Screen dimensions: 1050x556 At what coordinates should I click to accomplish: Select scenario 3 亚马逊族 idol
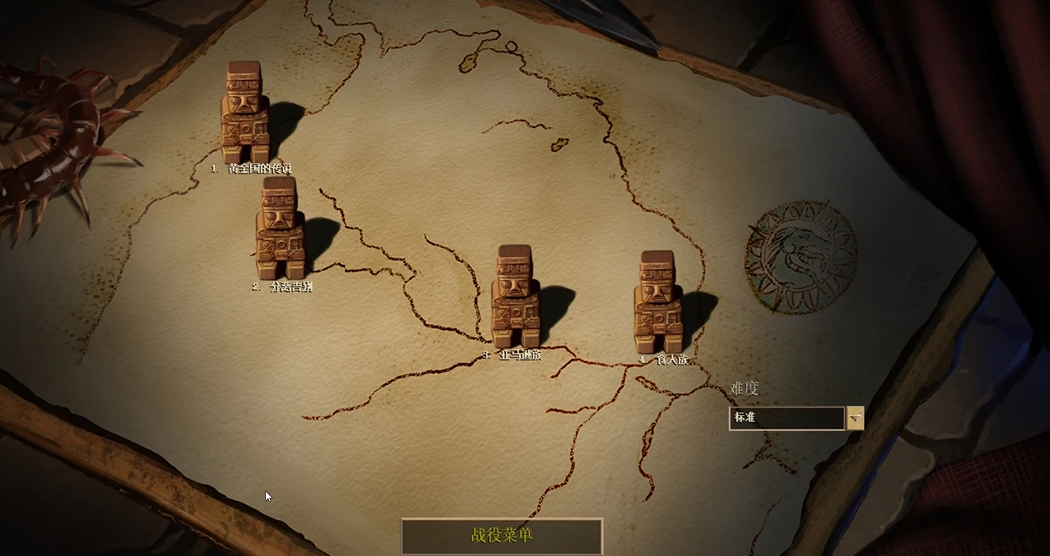[516, 297]
